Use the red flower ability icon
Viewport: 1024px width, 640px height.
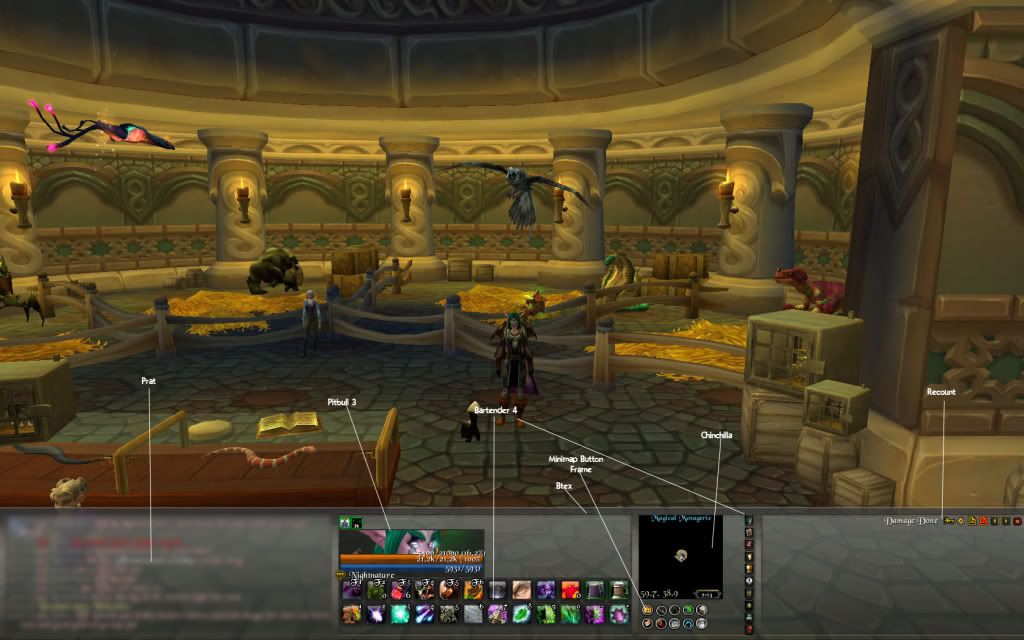[571, 590]
